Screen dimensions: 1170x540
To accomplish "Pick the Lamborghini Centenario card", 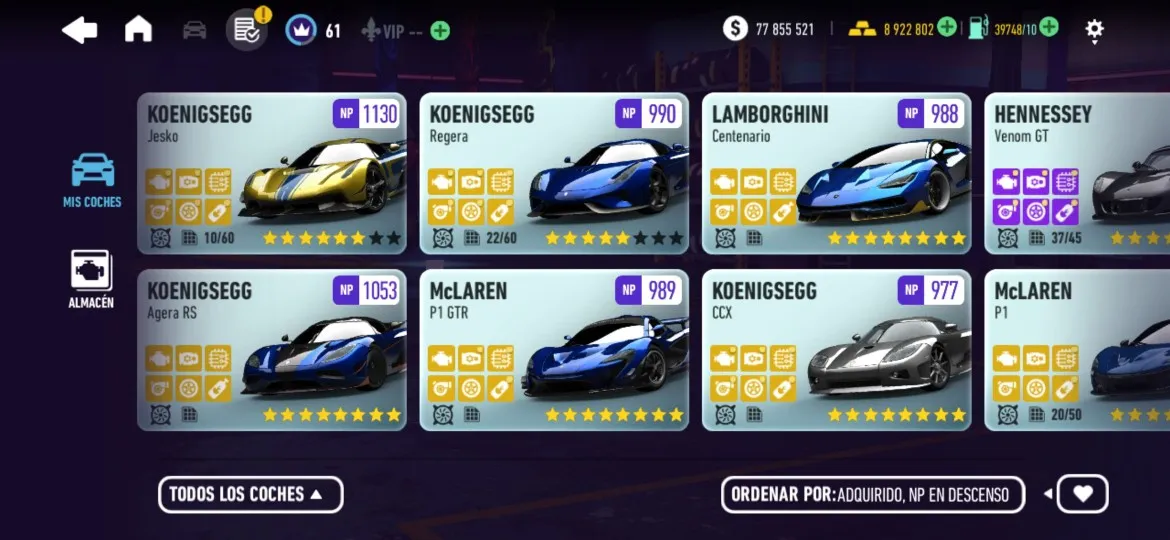I will tap(836, 173).
